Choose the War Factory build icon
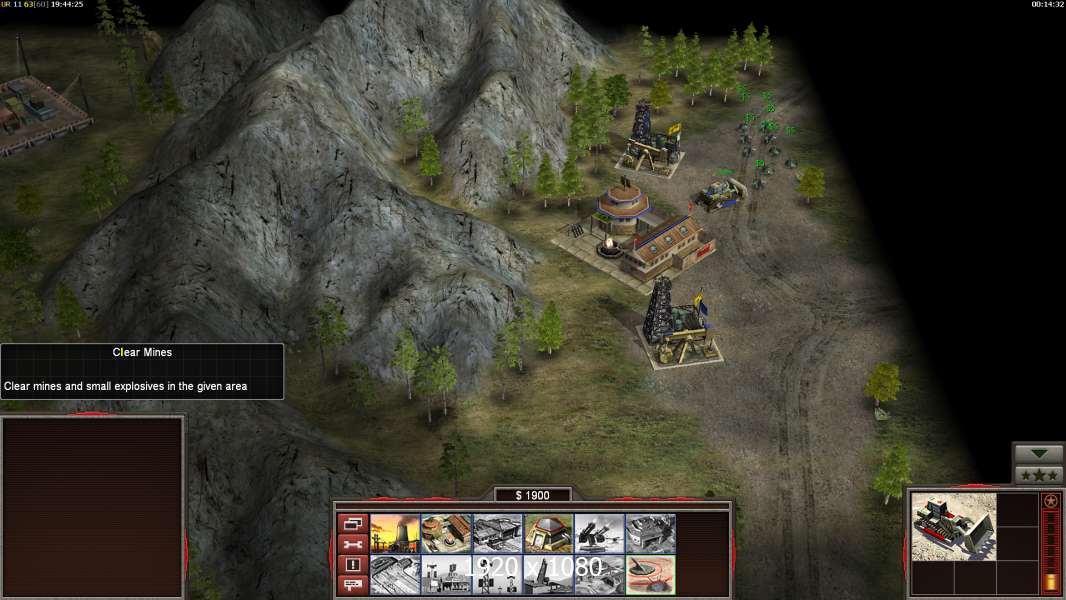Screen dimensions: 1066x600 point(651,534)
